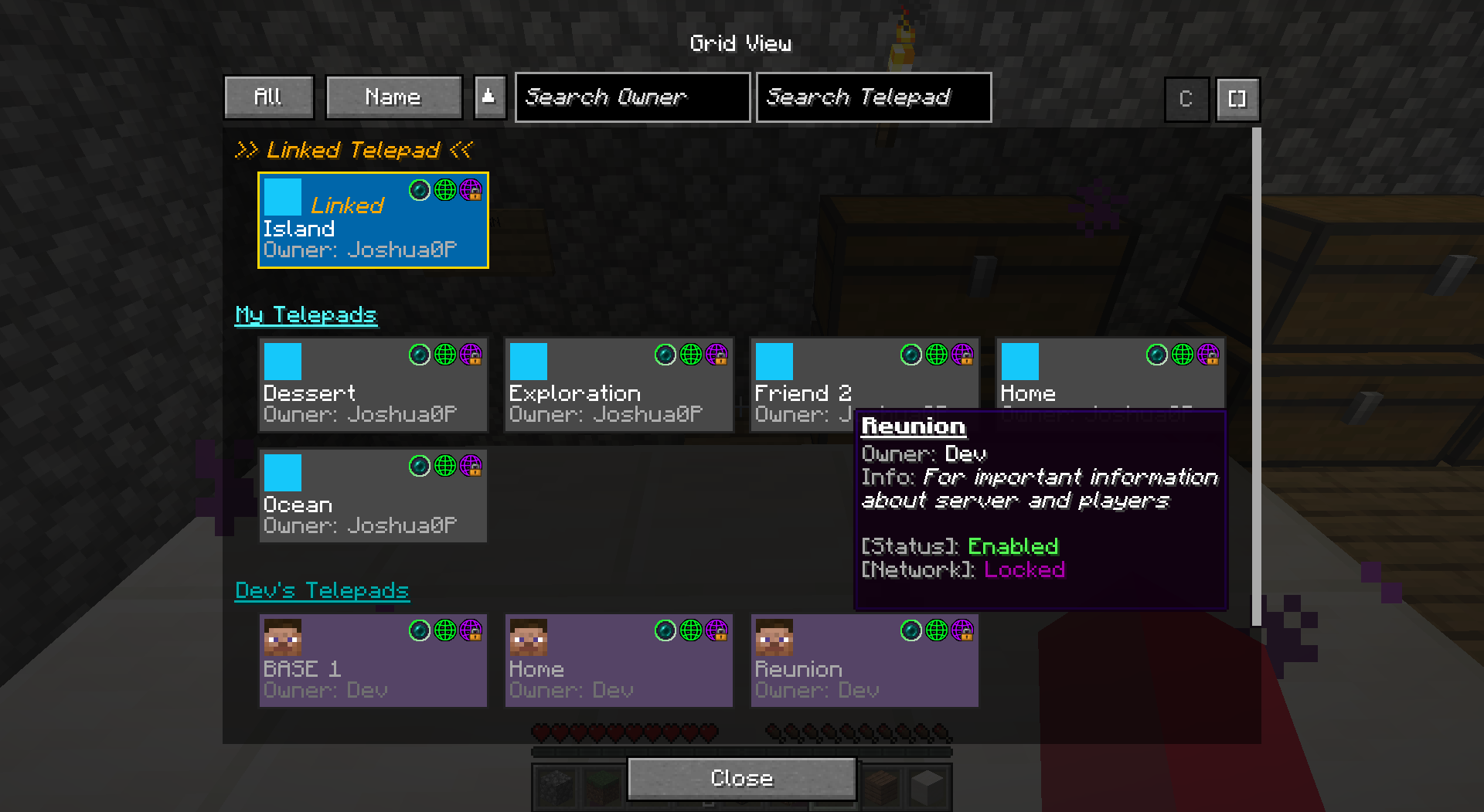Toggle the [] grid layout button
The image size is (1484, 812).
pyautogui.click(x=1237, y=99)
